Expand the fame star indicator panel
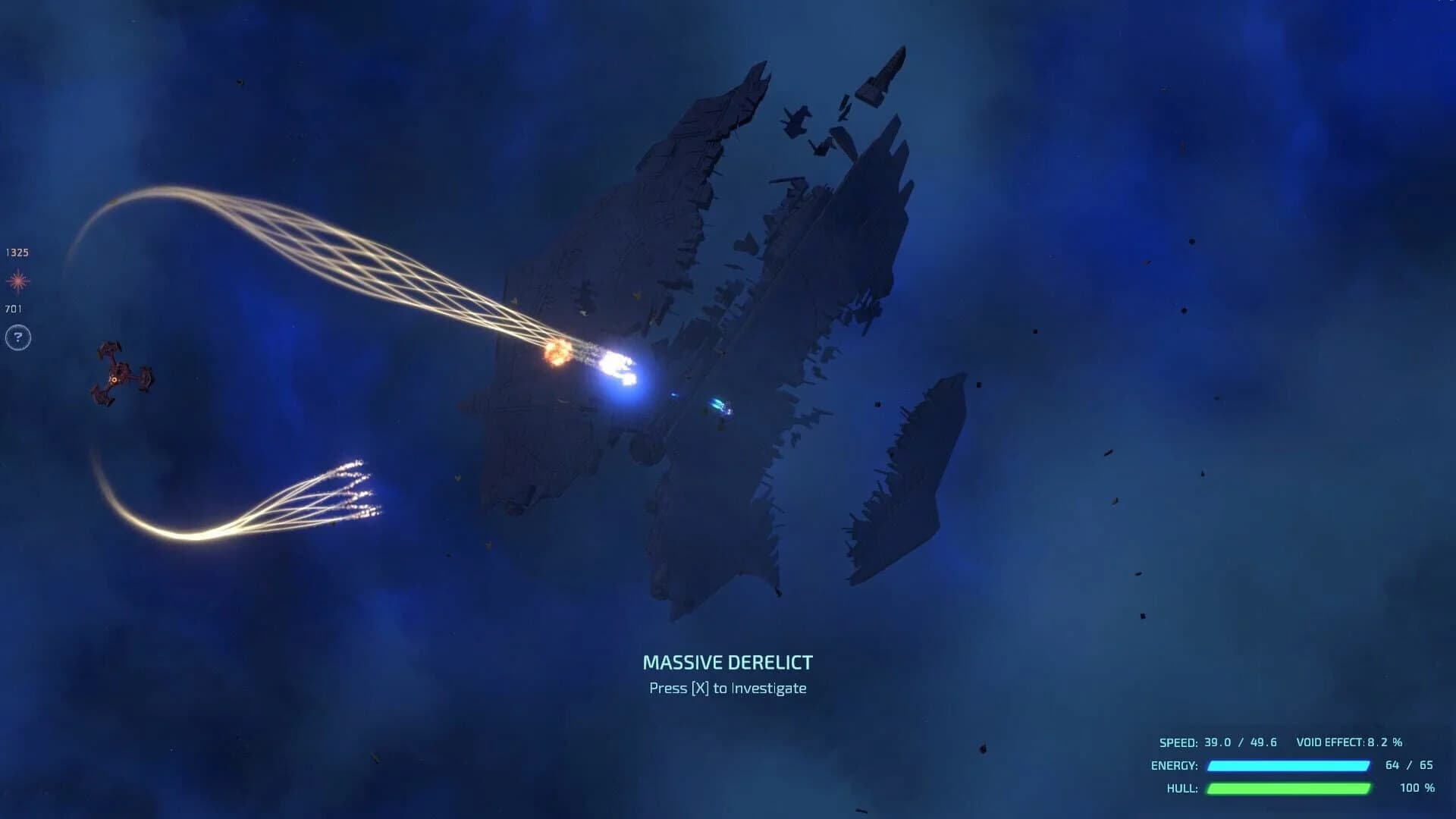The height and width of the screenshot is (819, 1456). [x=17, y=281]
